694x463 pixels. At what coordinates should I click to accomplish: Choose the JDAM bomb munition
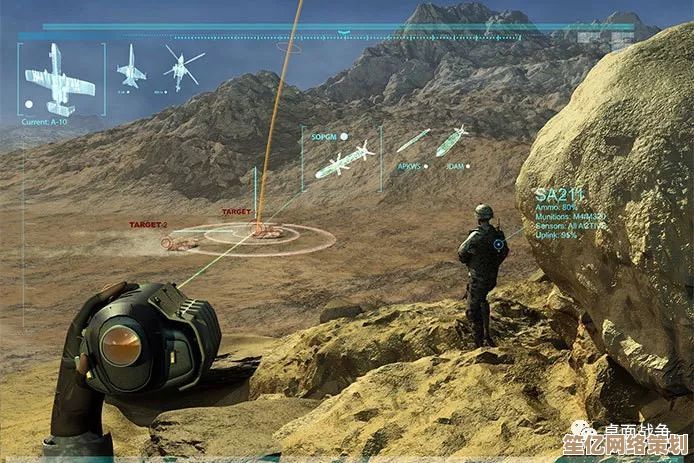point(451,140)
